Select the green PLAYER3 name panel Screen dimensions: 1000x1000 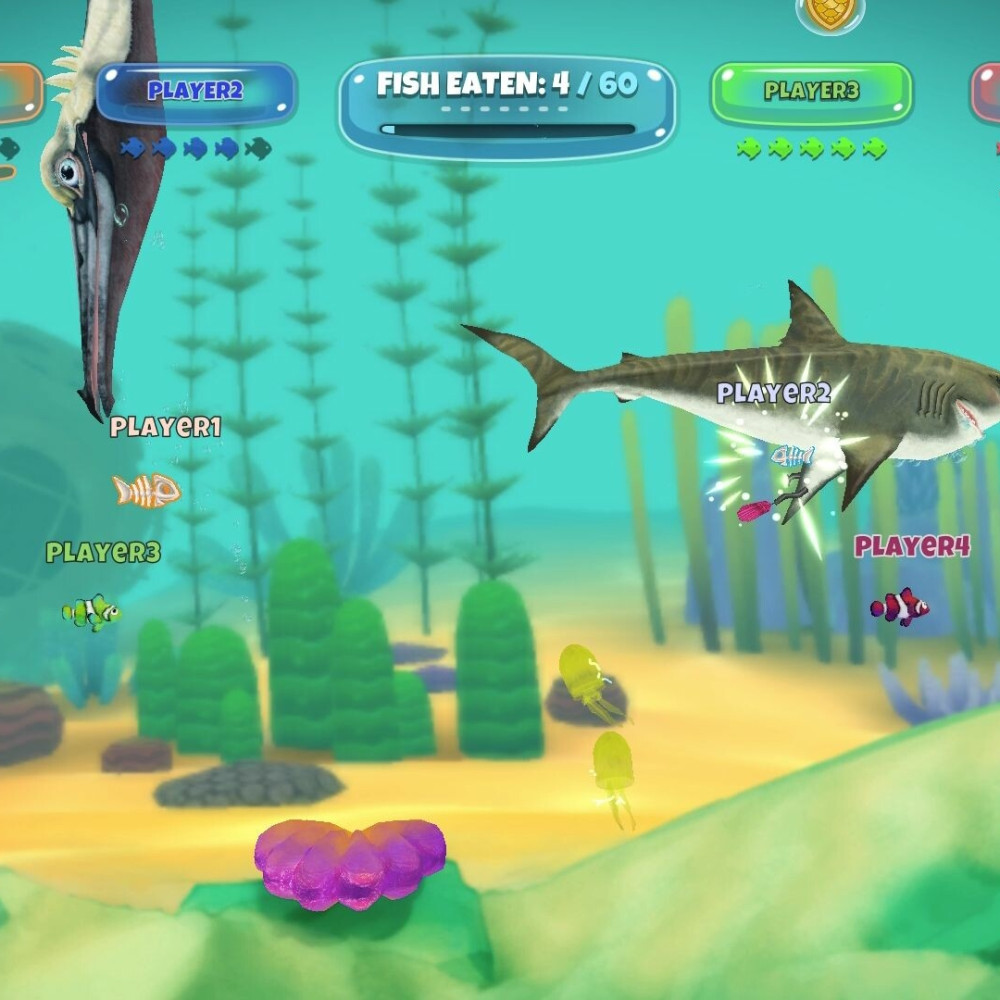pos(811,92)
